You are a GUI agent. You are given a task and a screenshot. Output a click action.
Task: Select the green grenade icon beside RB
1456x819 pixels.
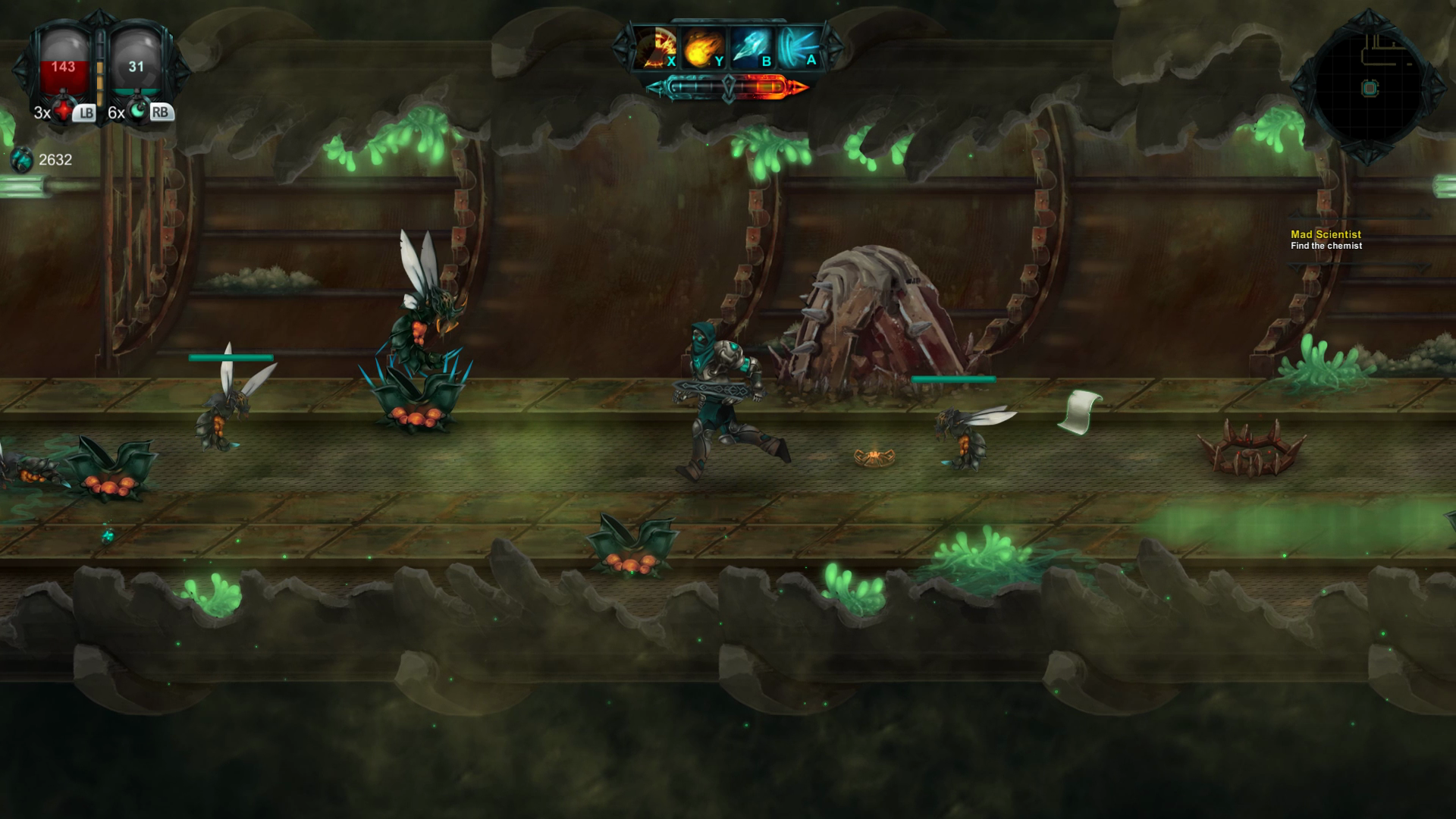click(137, 111)
